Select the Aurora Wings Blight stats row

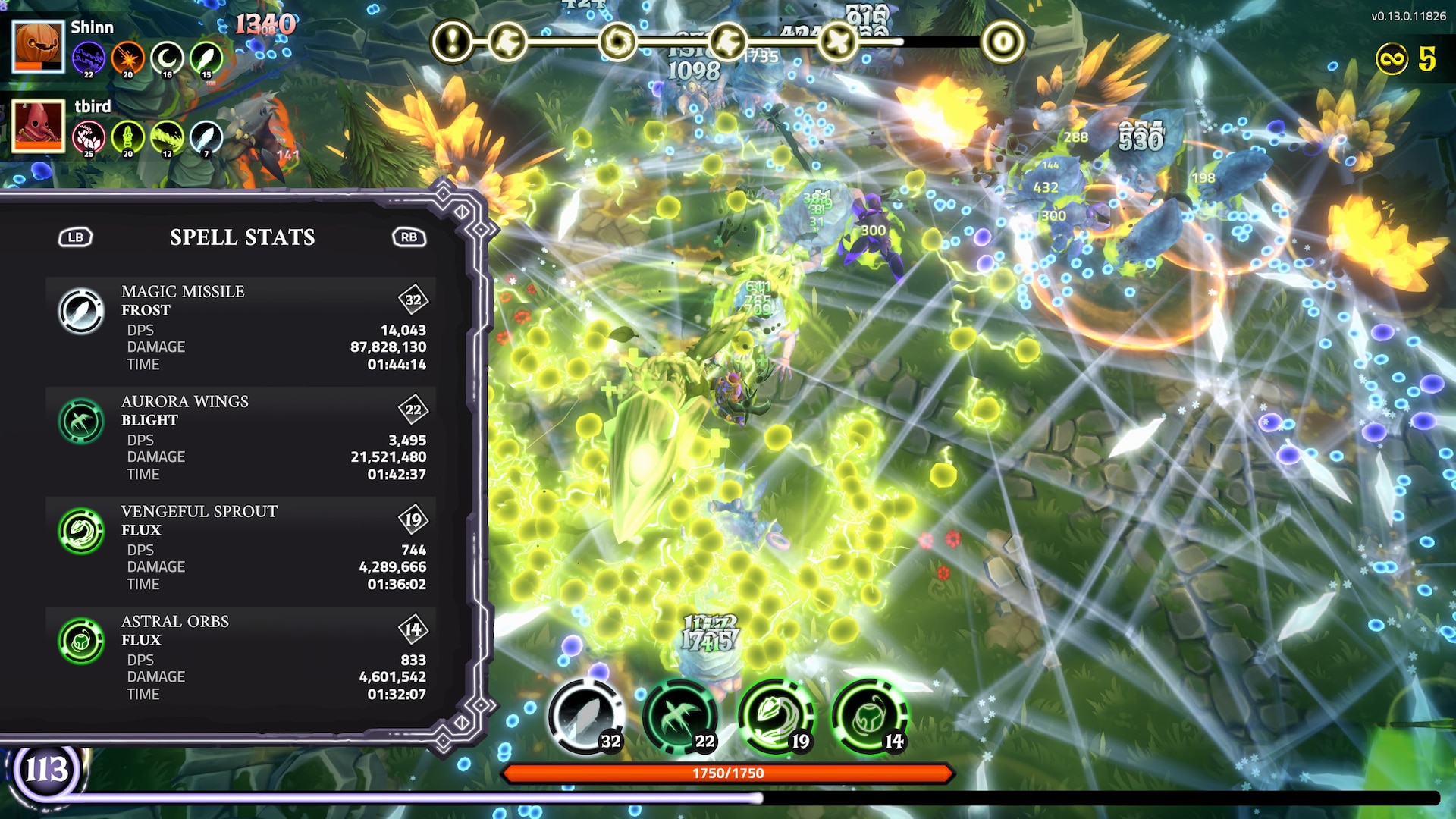point(241,439)
